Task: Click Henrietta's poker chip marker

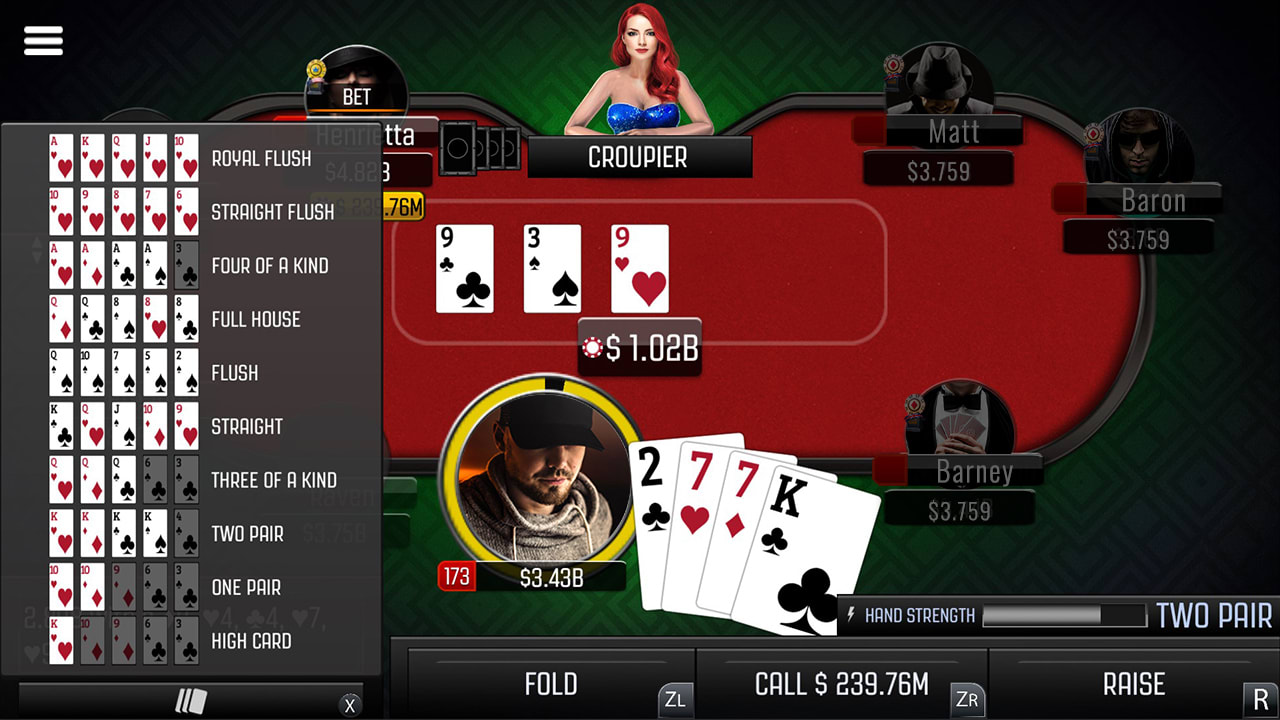Action: point(316,70)
